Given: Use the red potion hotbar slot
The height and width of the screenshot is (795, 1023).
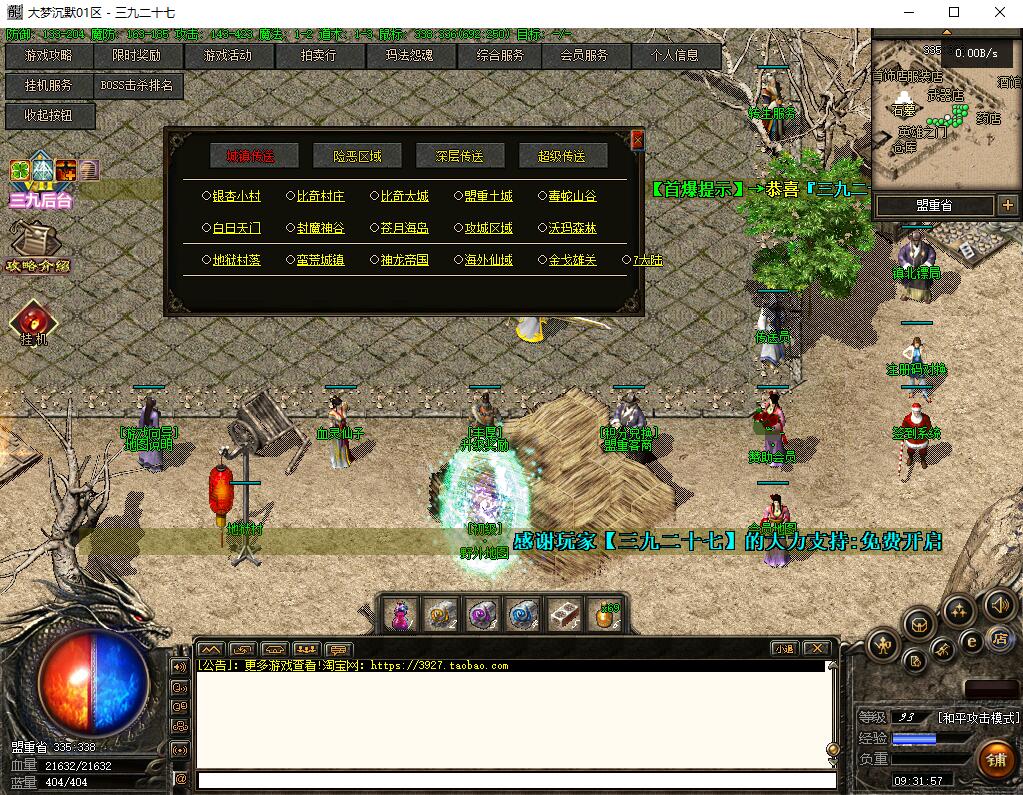Looking at the screenshot, I should [x=399, y=615].
